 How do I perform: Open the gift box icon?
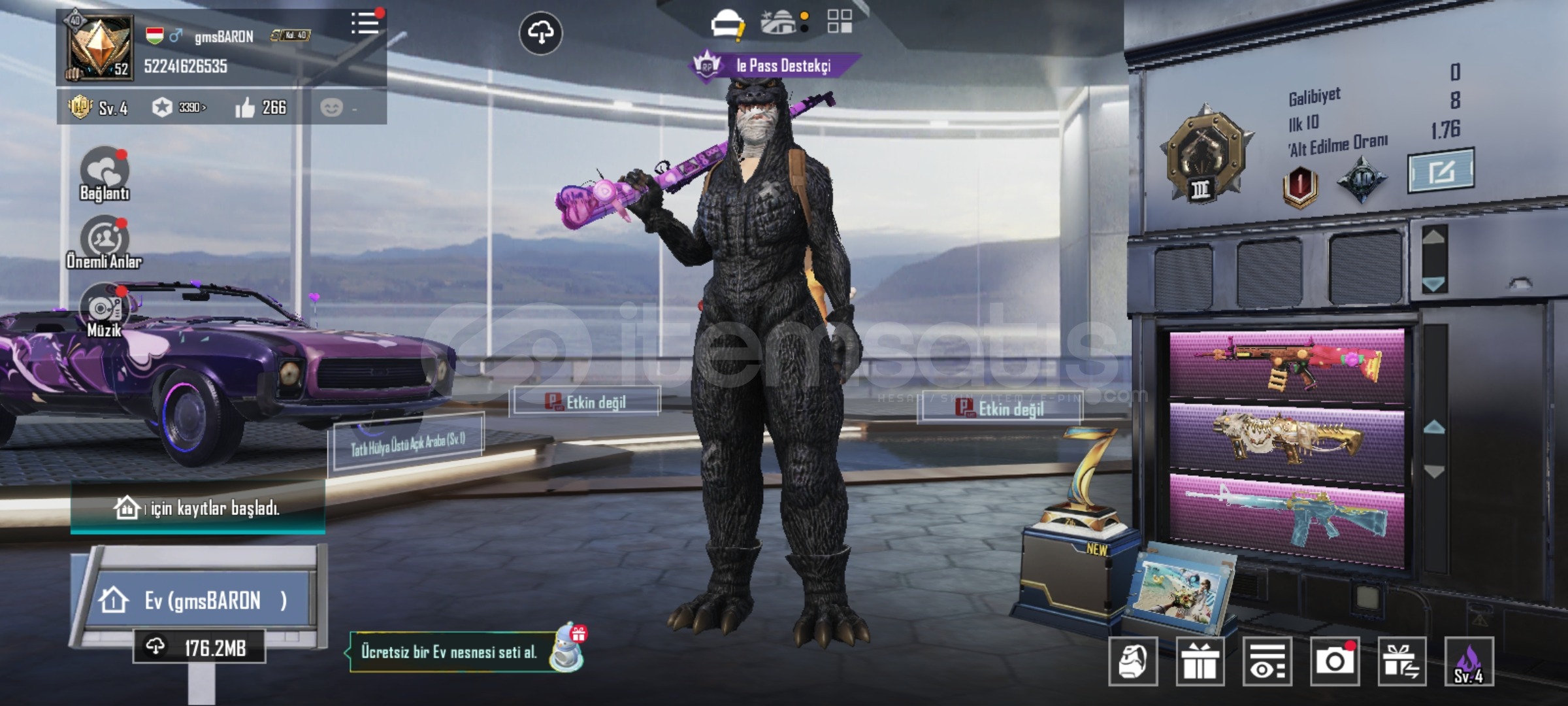click(1200, 661)
